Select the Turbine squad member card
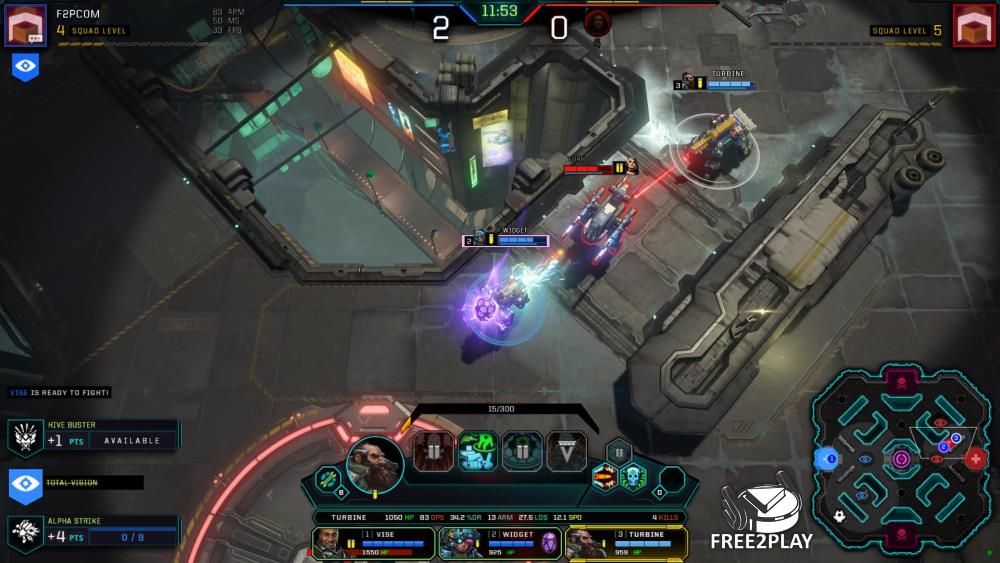 click(626, 543)
